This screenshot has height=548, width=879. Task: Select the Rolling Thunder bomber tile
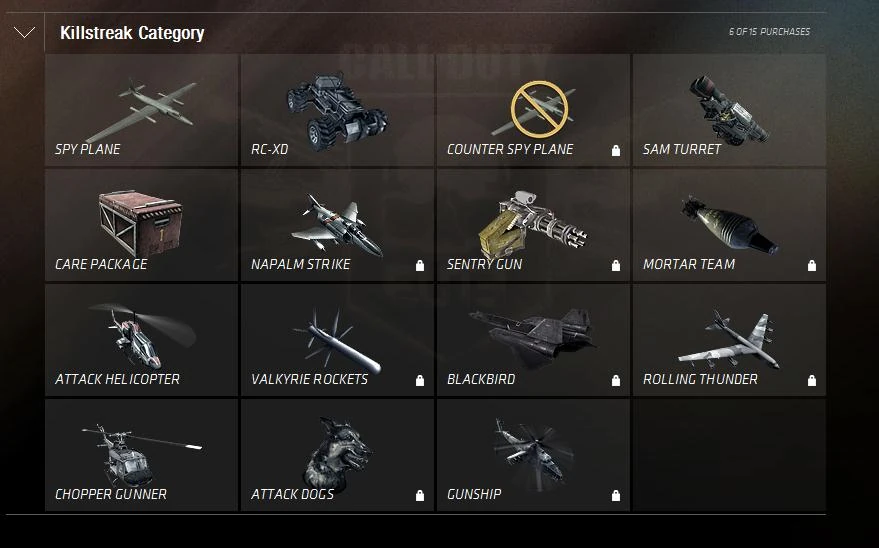[729, 340]
